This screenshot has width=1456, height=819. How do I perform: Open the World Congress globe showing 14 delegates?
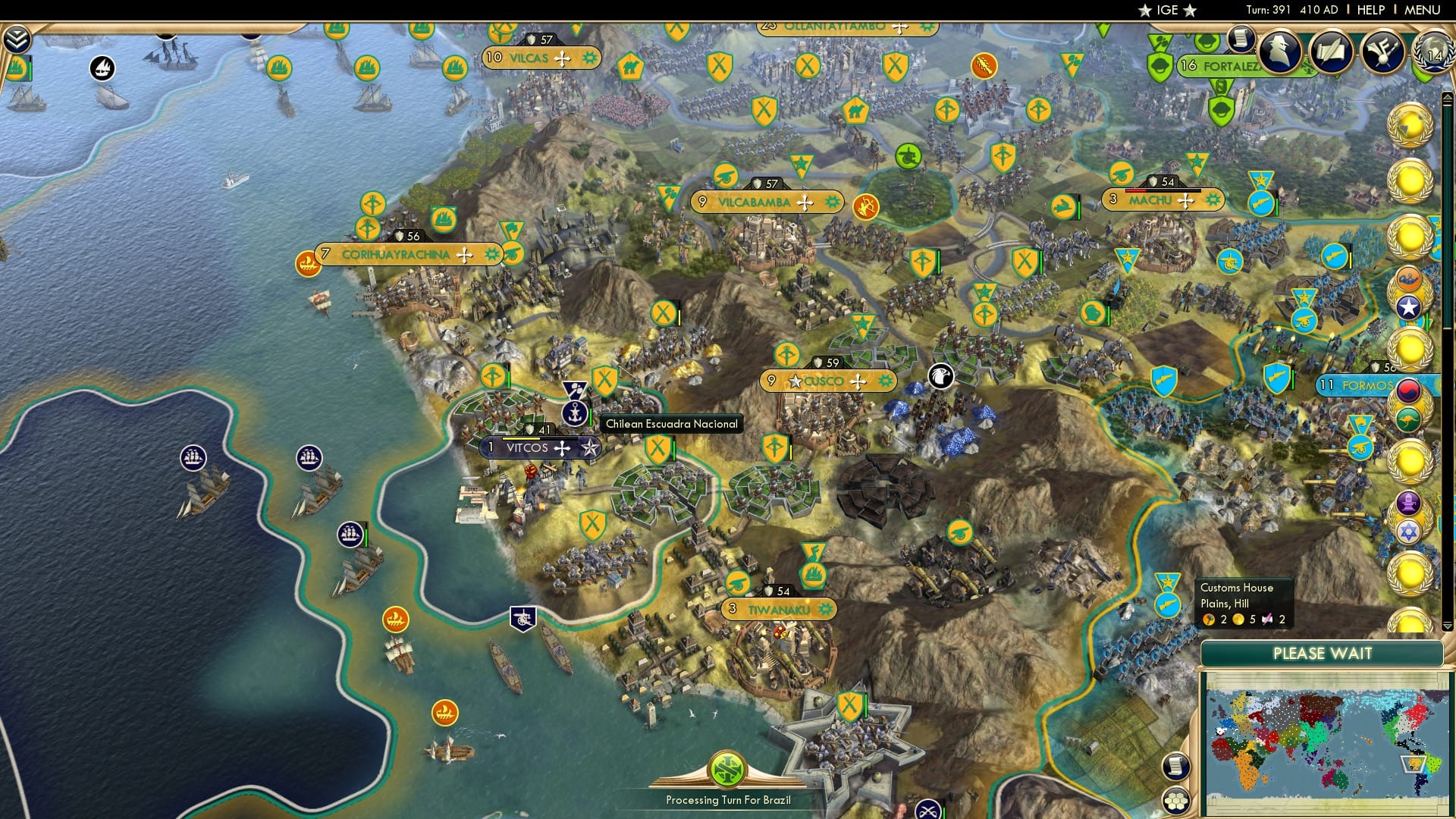pyautogui.click(x=1434, y=54)
